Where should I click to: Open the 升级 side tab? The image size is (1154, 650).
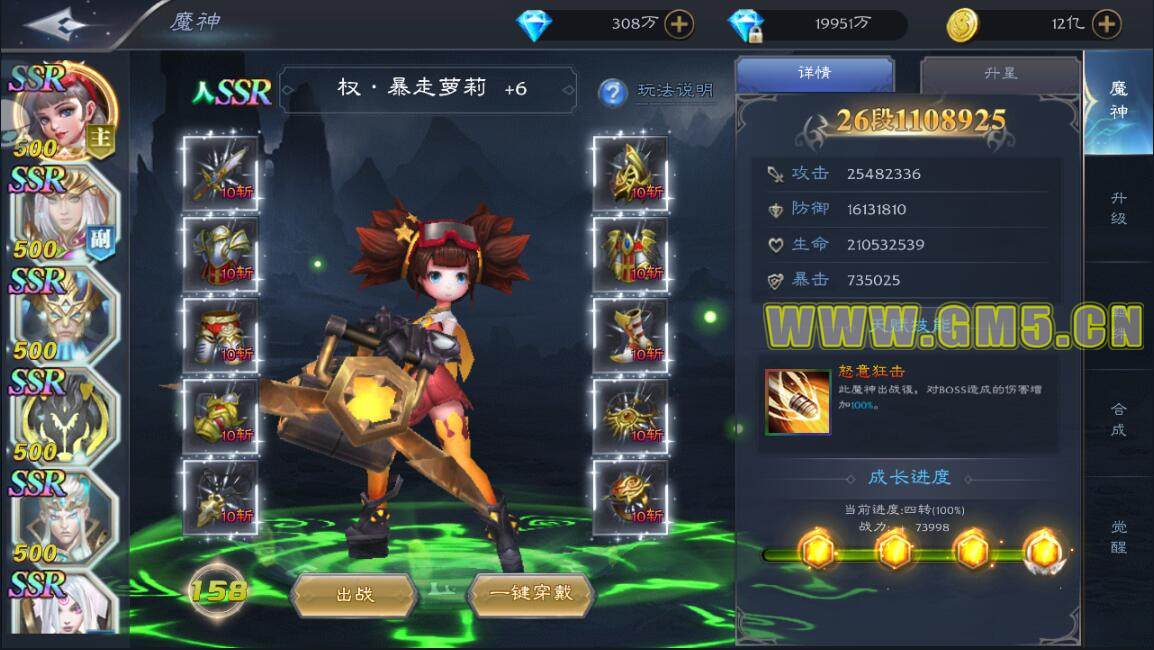(1119, 208)
